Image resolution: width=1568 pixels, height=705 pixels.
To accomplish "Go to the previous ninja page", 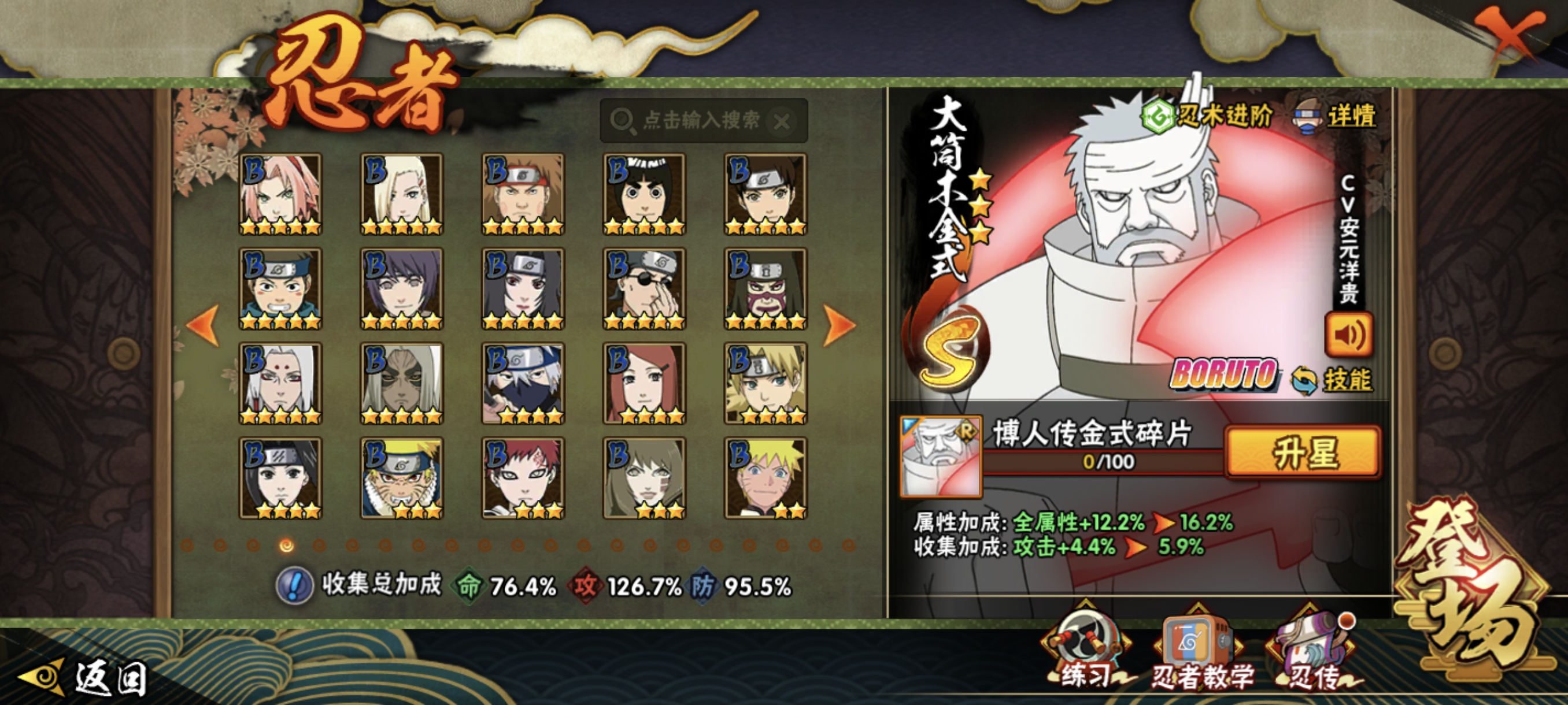I will tap(203, 325).
